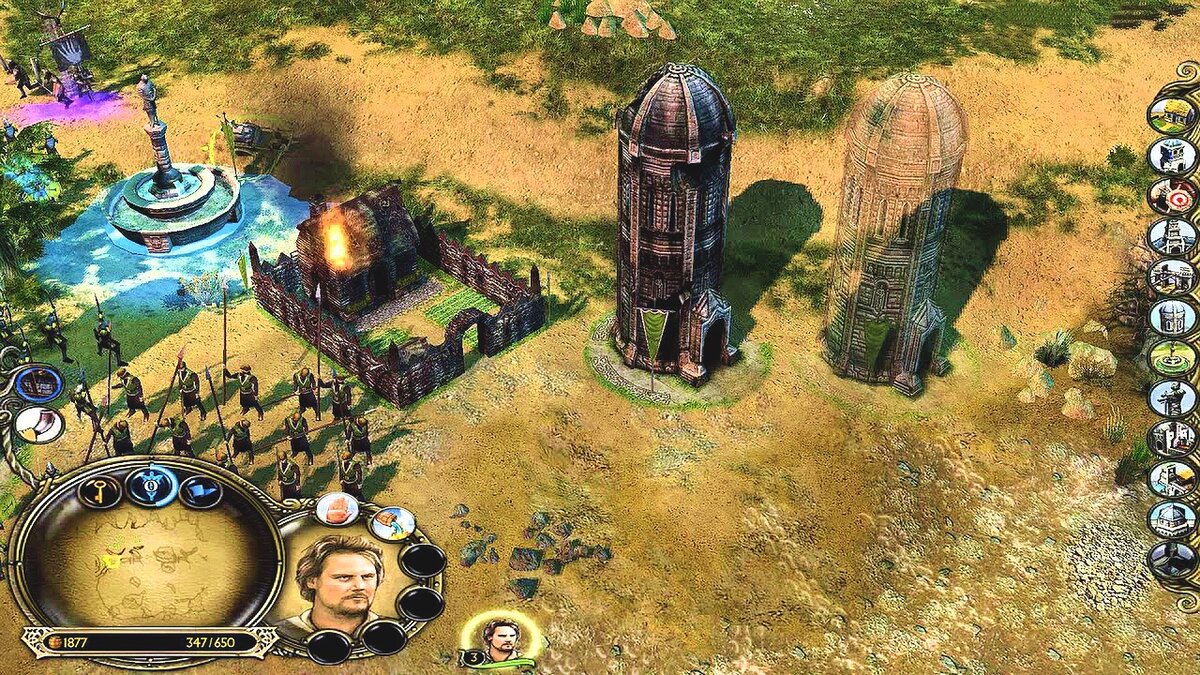The image size is (1200, 675).
Task: Select the dark bottom icon in the build list
Action: click(x=1172, y=560)
